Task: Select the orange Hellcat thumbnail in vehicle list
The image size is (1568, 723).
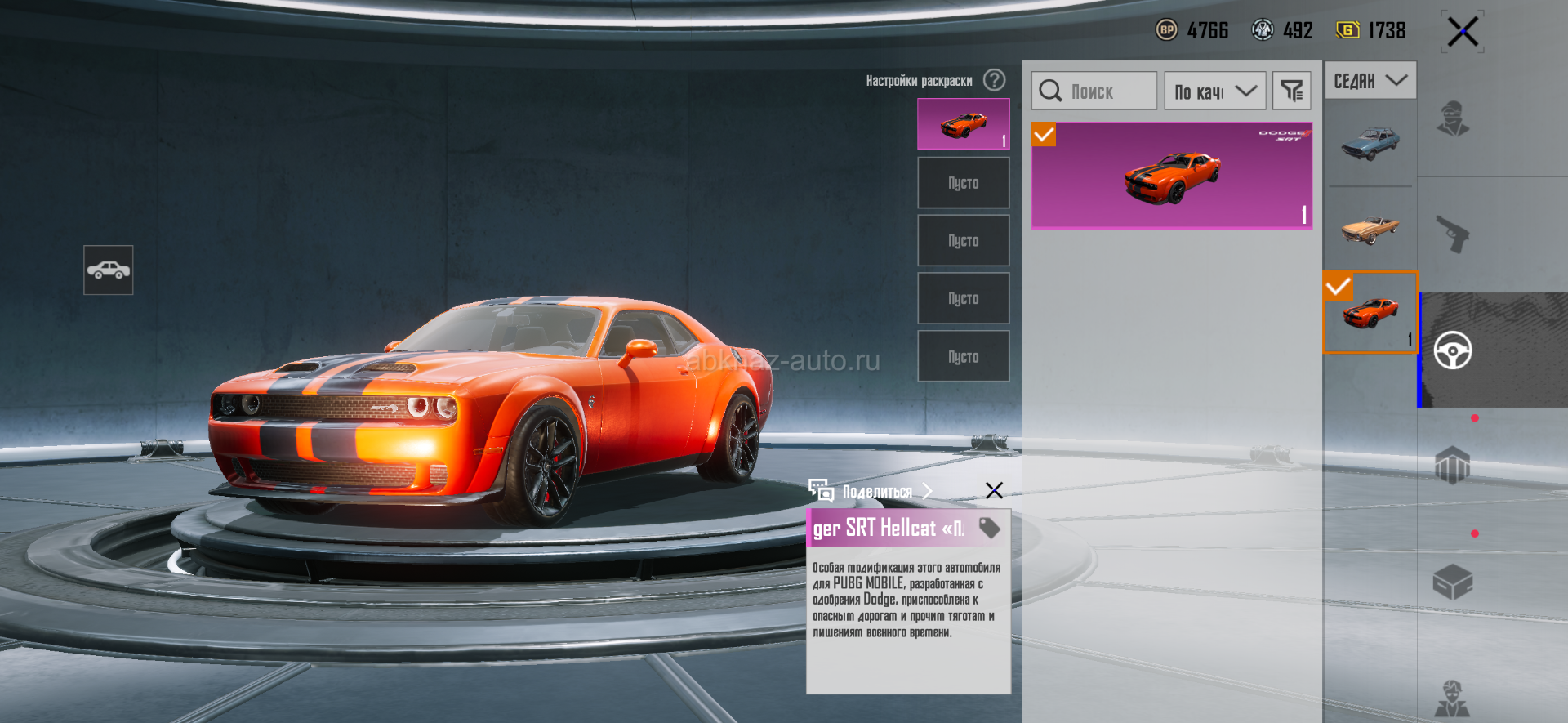Action: click(x=1370, y=313)
